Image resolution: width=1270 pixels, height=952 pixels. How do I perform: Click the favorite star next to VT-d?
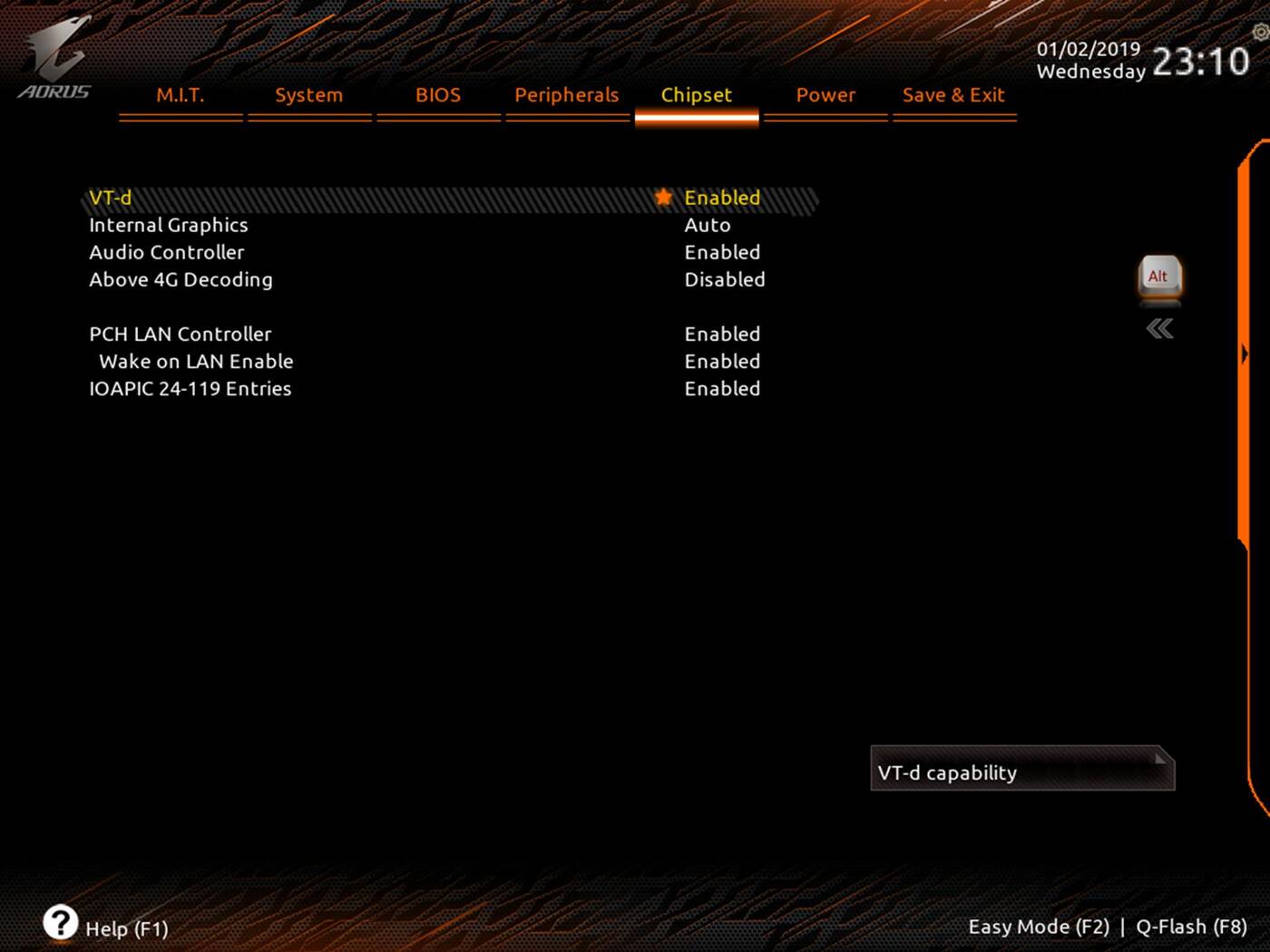pyautogui.click(x=663, y=198)
